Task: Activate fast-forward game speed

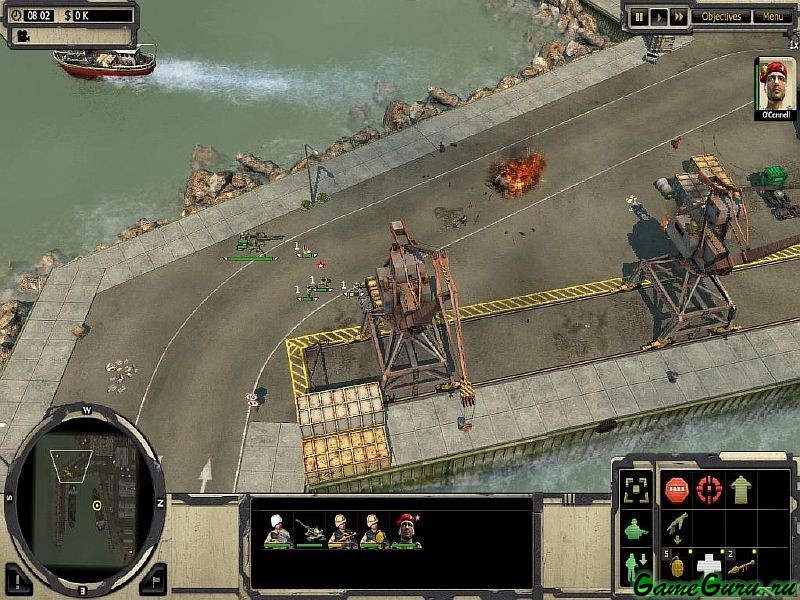Action: click(x=679, y=16)
